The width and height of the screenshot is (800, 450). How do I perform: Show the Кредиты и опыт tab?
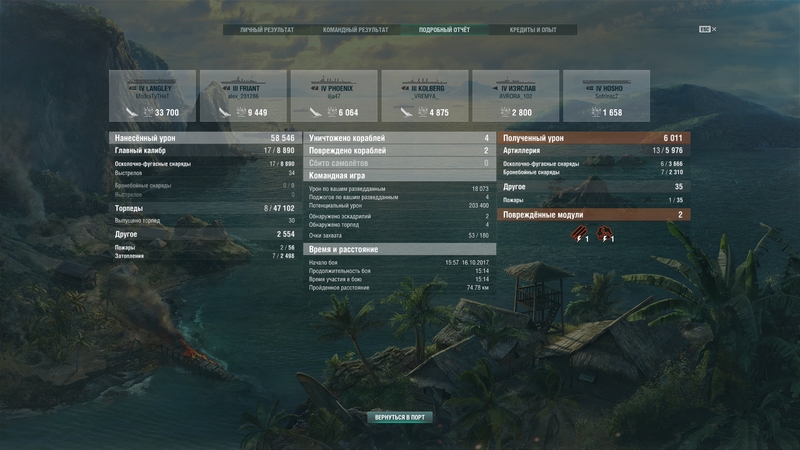tap(532, 30)
